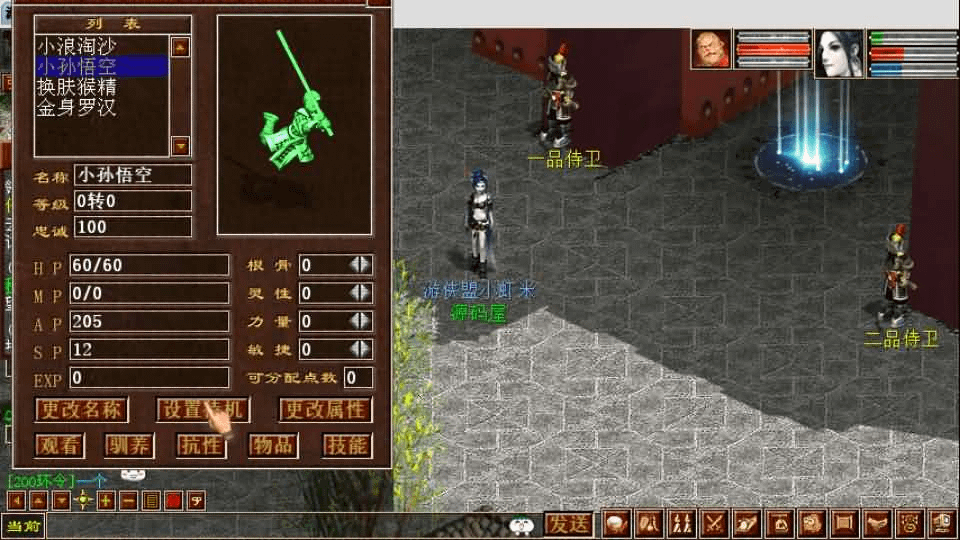Adjust the 力量 strength stepper
The width and height of the screenshot is (960, 540).
tap(360, 321)
